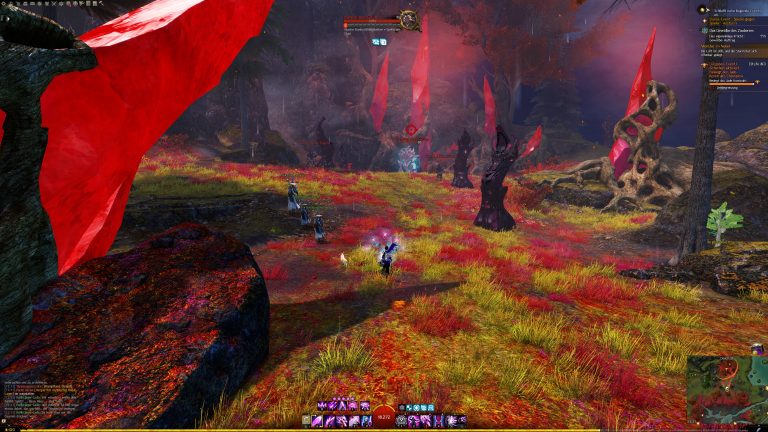Open the Die Gewölbe des Zauberers objective
This screenshot has height=432, width=768.
click(735, 28)
